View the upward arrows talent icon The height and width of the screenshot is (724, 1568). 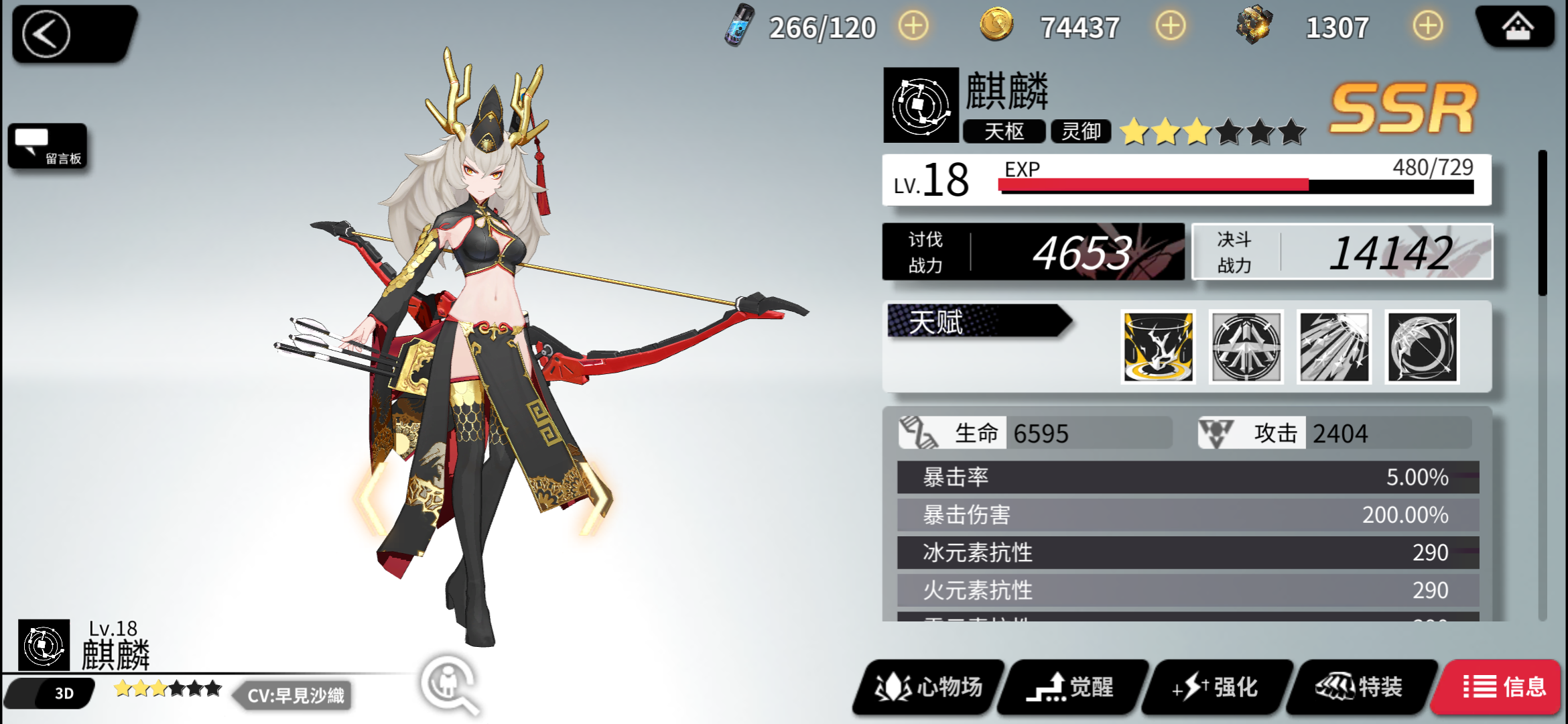click(x=1246, y=347)
